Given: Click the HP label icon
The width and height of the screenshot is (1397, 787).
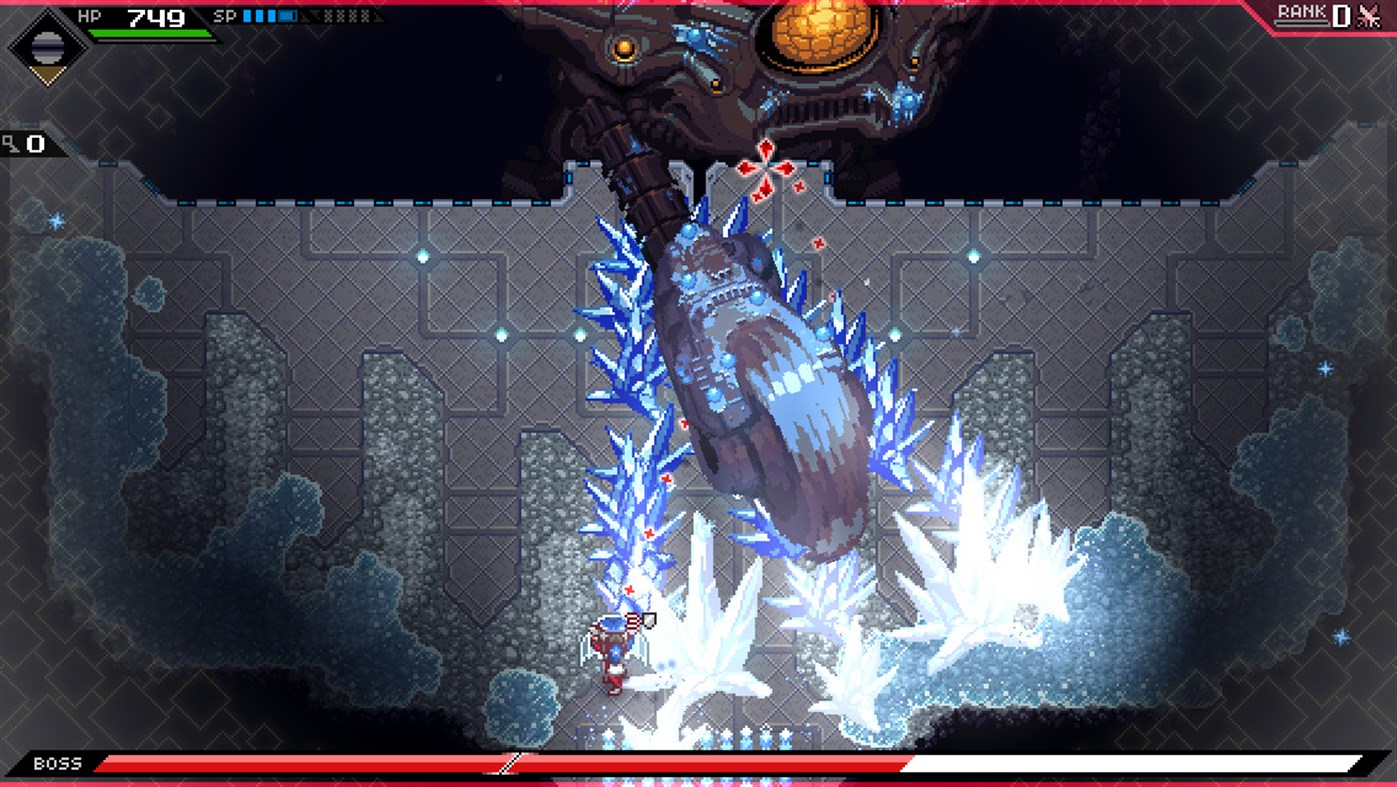Looking at the screenshot, I should [x=92, y=15].
